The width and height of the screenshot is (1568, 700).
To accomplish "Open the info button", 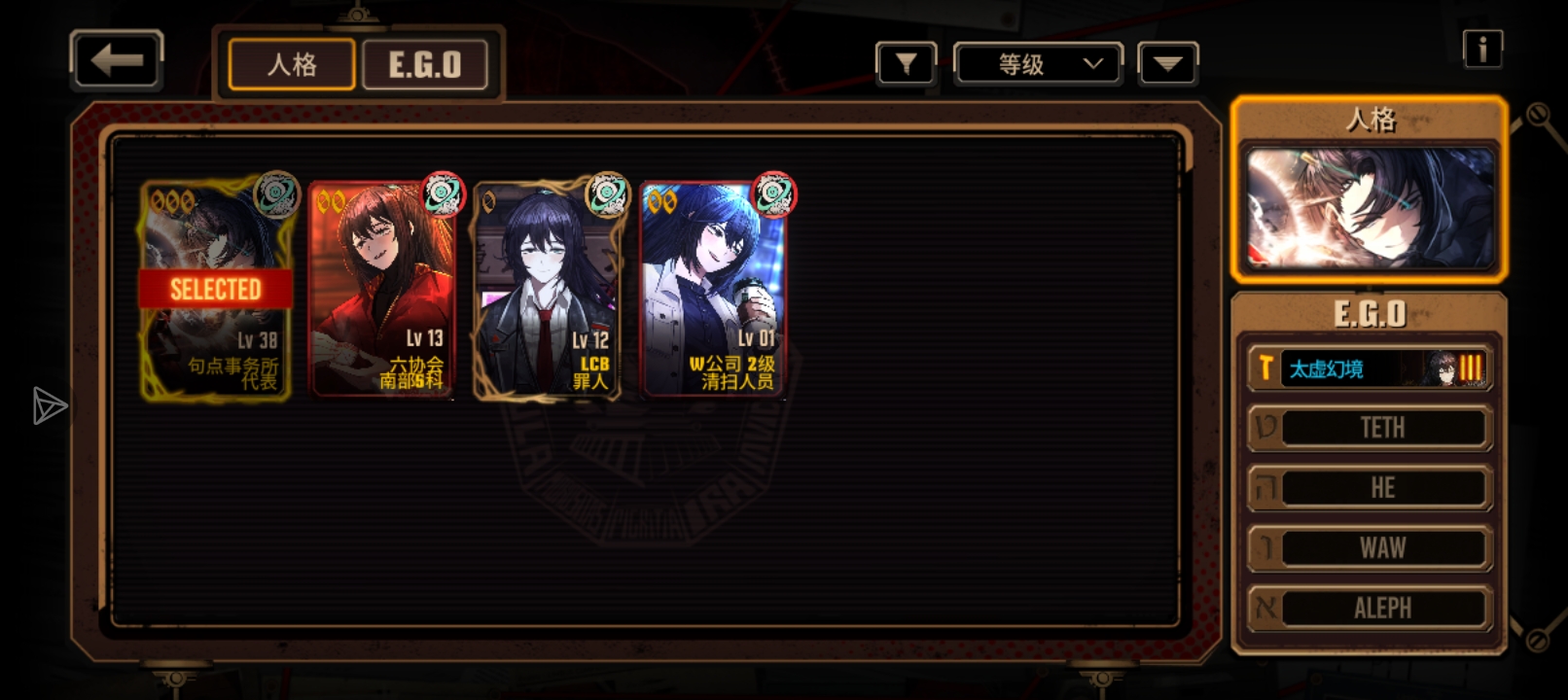I will 1482,49.
